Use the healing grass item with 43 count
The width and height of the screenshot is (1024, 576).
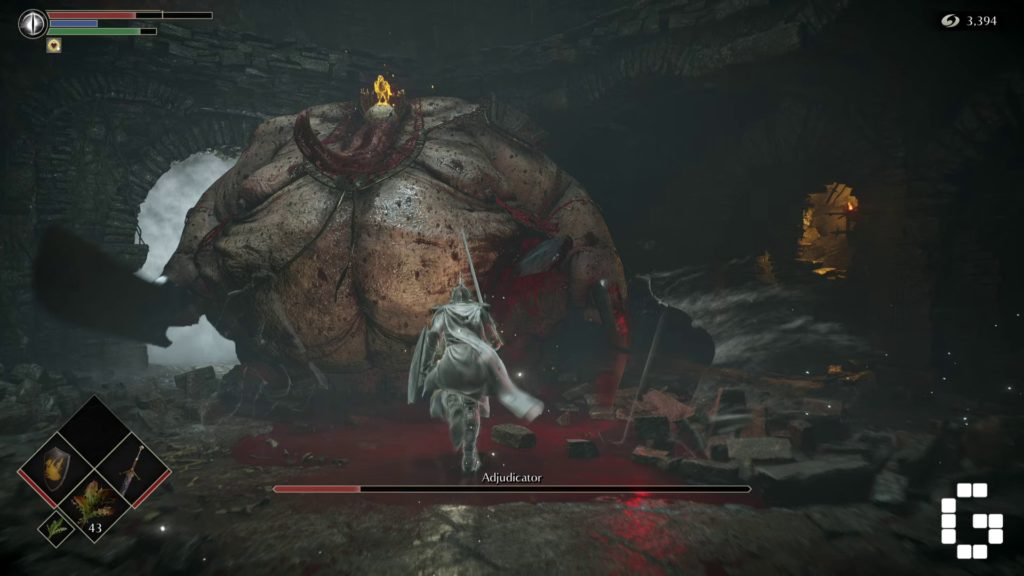(97, 505)
